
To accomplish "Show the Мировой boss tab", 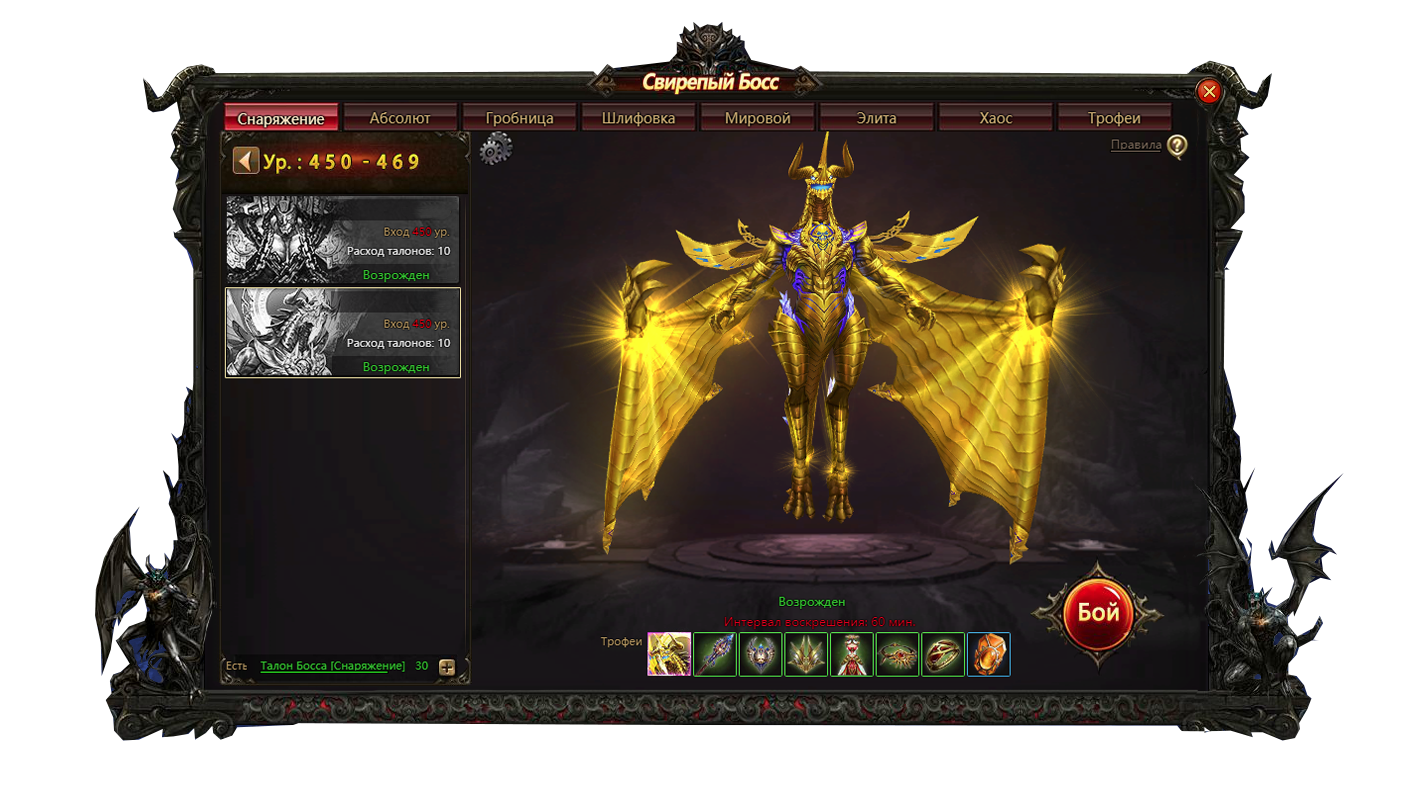I will click(x=758, y=118).
